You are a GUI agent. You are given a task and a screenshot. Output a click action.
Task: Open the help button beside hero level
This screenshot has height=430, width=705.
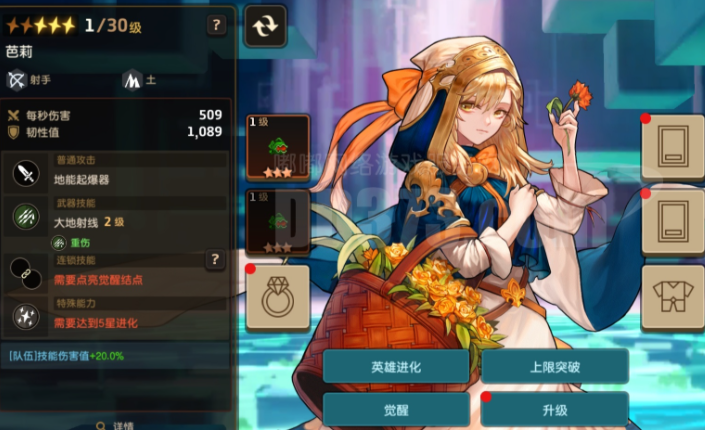[x=216, y=26]
